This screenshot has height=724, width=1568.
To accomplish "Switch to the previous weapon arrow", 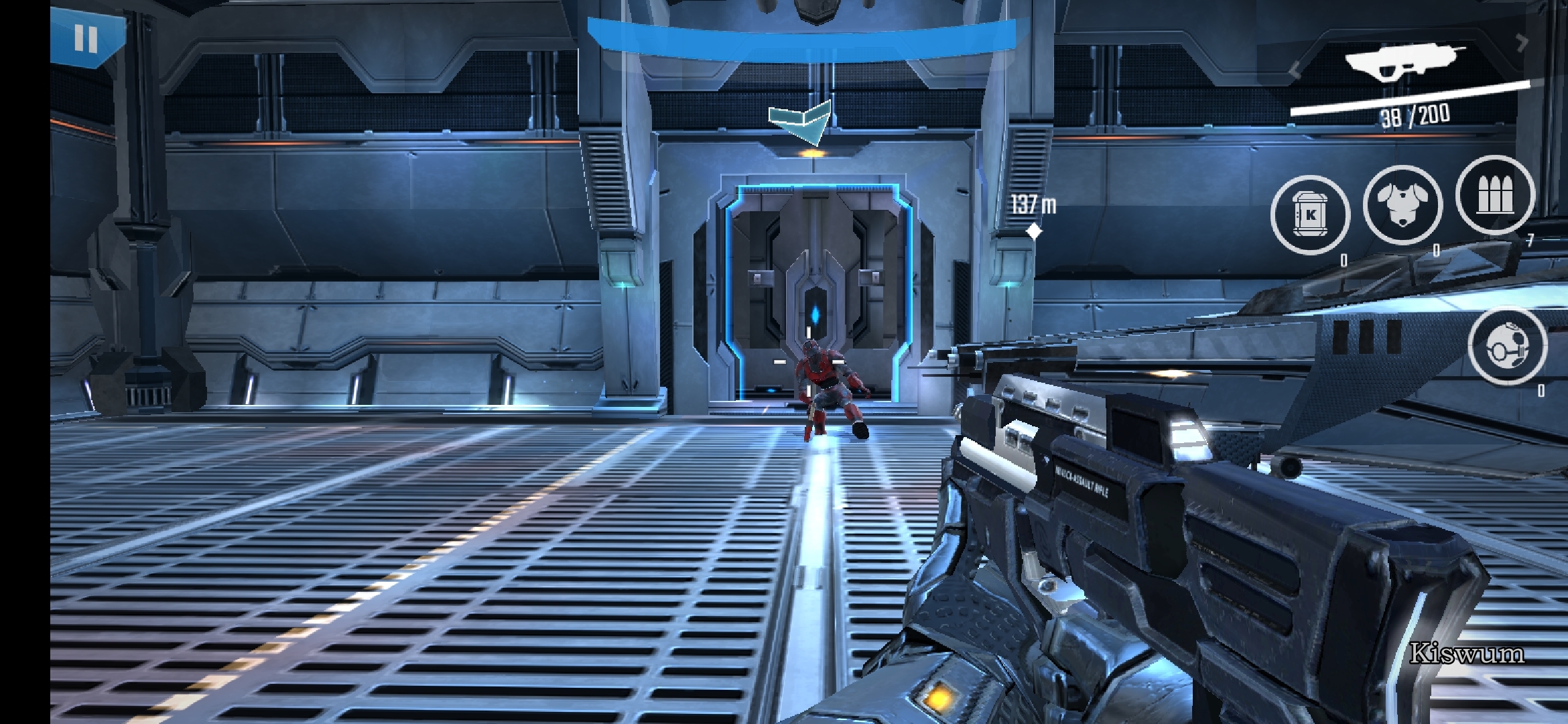I will click(1295, 70).
